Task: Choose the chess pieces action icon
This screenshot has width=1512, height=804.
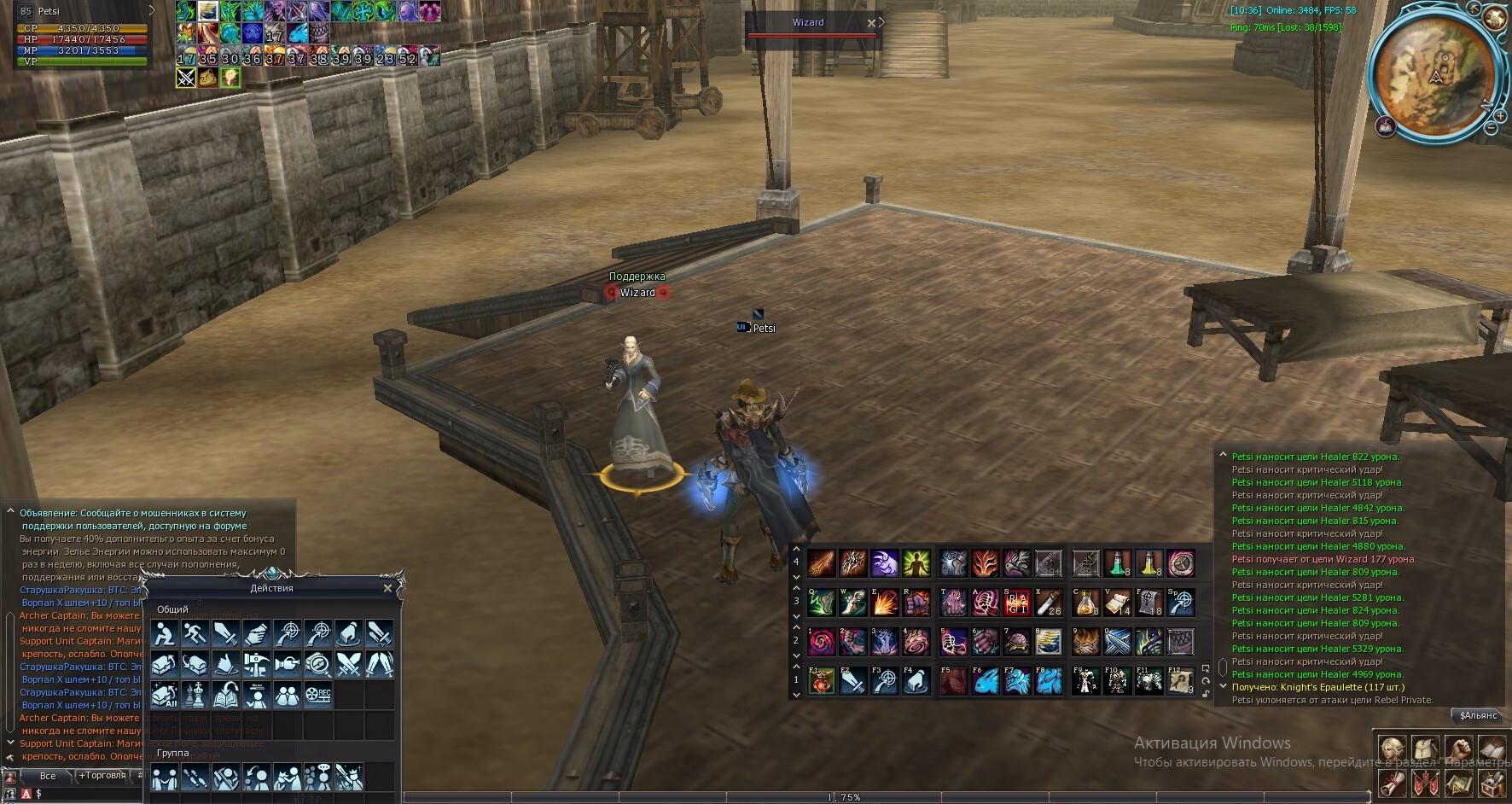Action: click(x=195, y=695)
